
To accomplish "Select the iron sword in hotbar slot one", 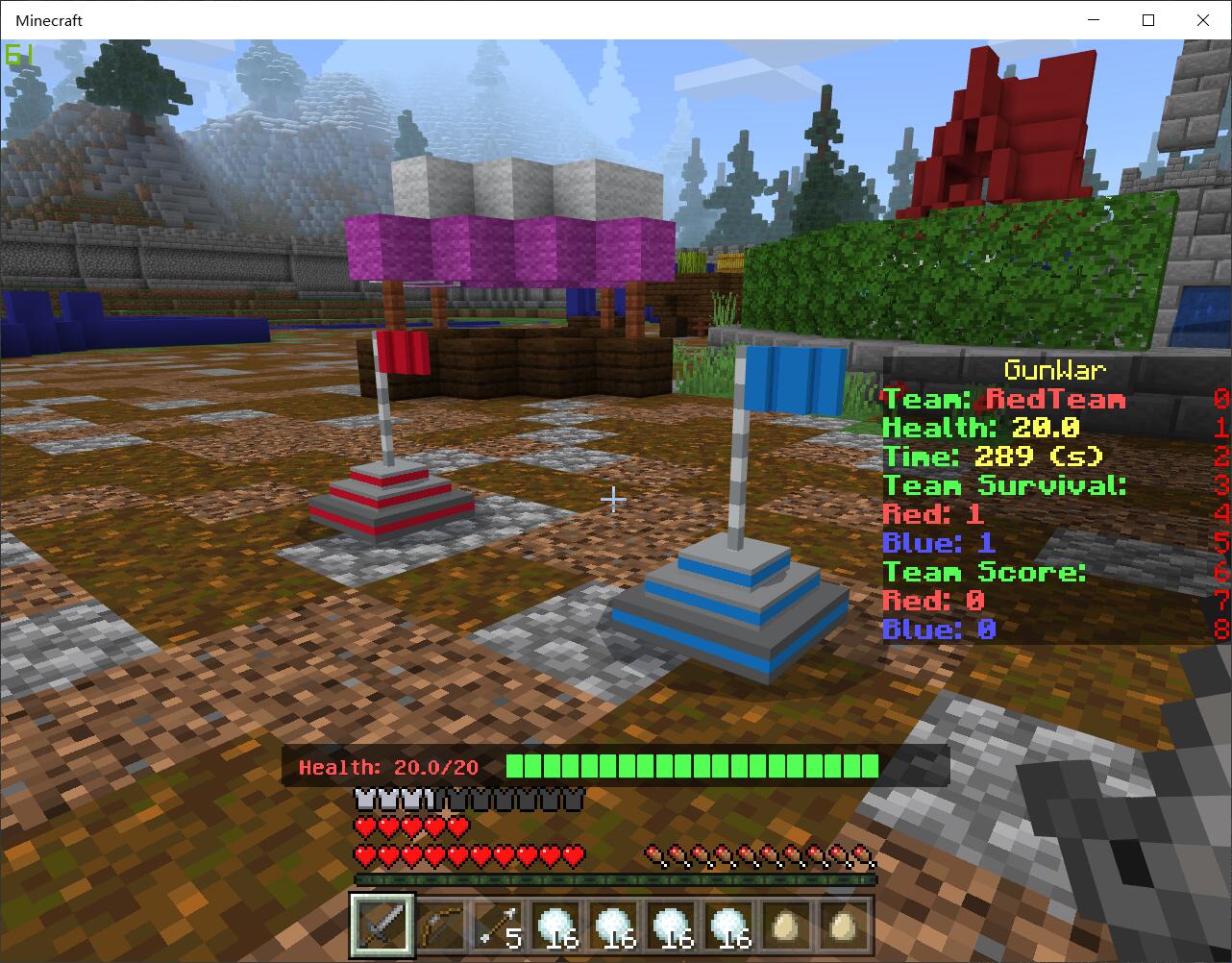I will (x=382, y=927).
